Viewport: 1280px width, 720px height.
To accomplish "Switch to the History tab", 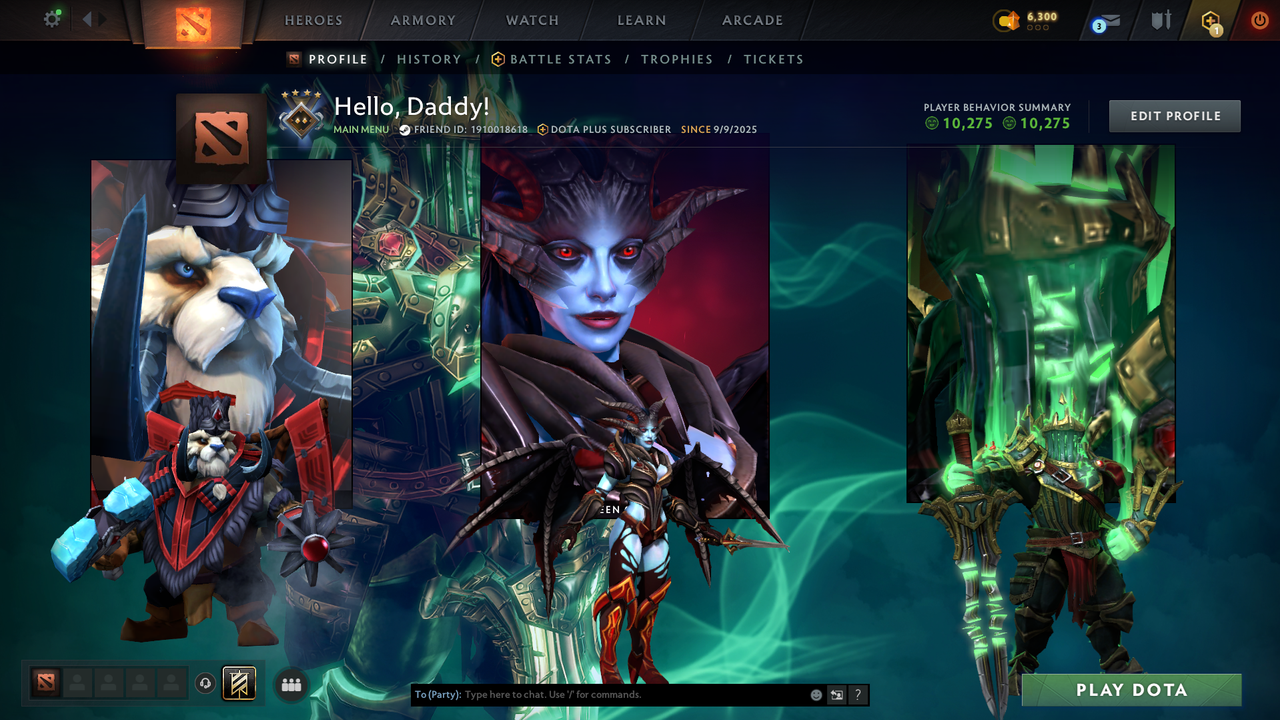I will tap(429, 59).
